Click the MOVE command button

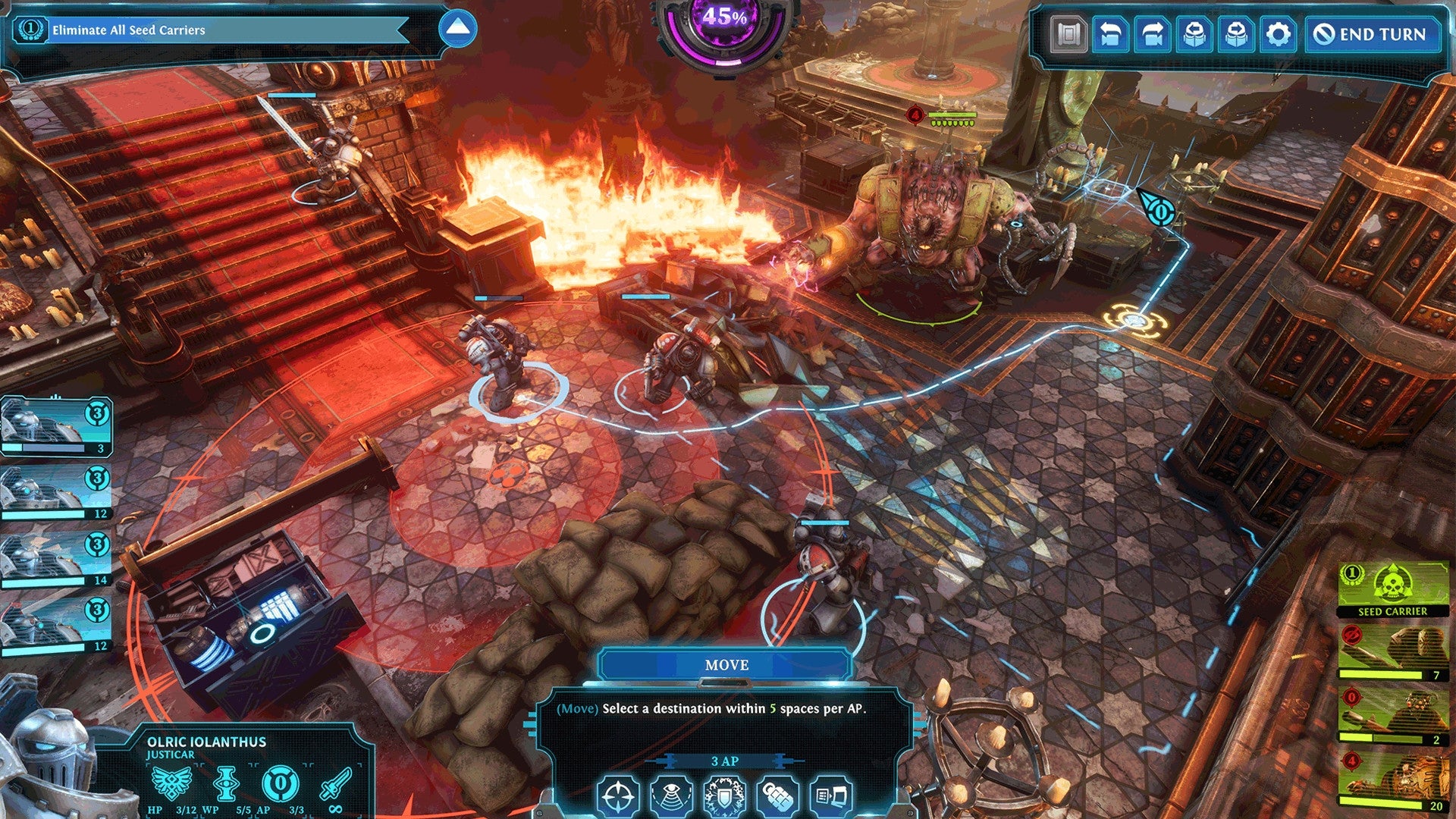728,664
